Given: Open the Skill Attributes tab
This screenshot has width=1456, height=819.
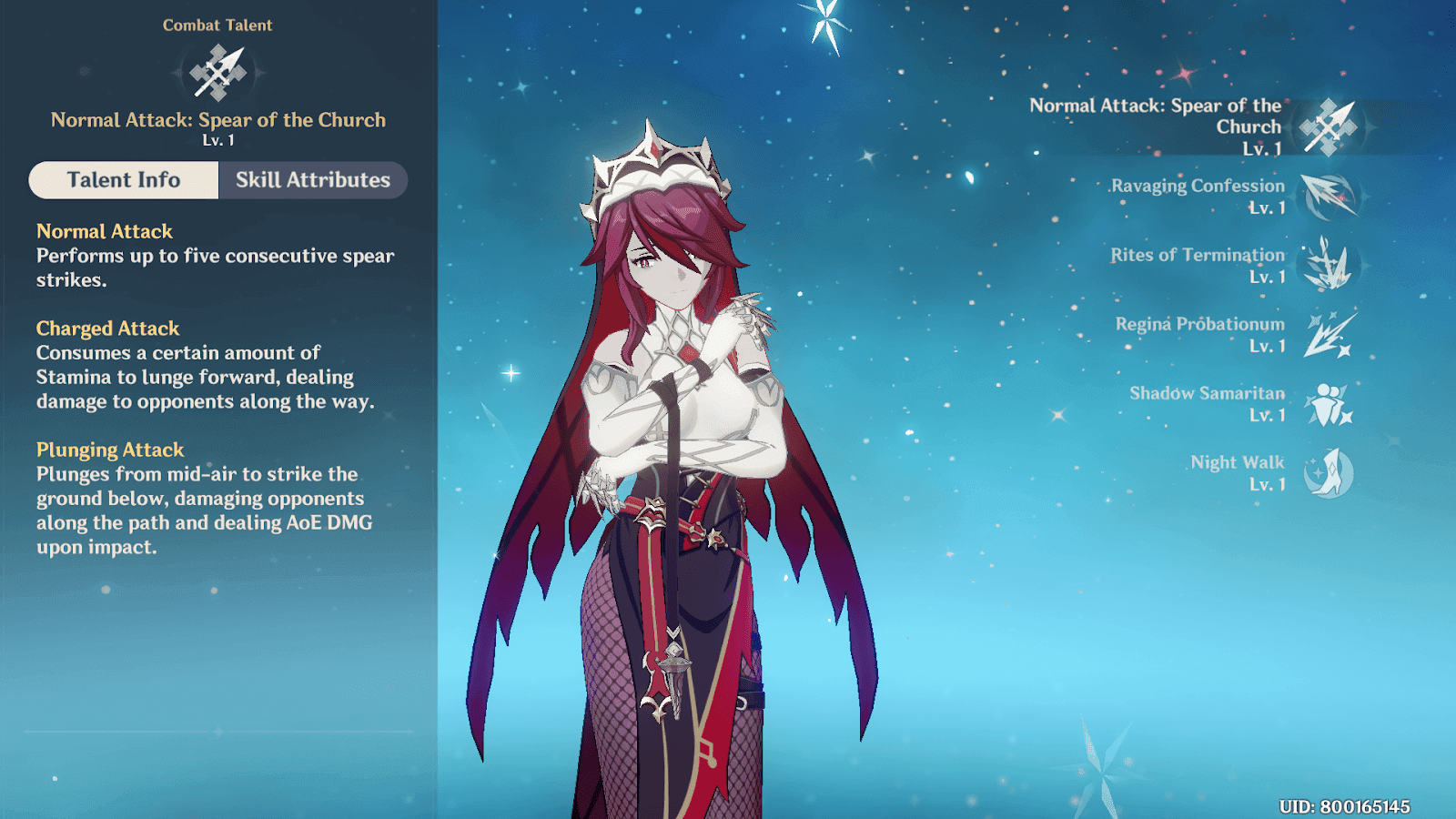Looking at the screenshot, I should click(x=312, y=180).
